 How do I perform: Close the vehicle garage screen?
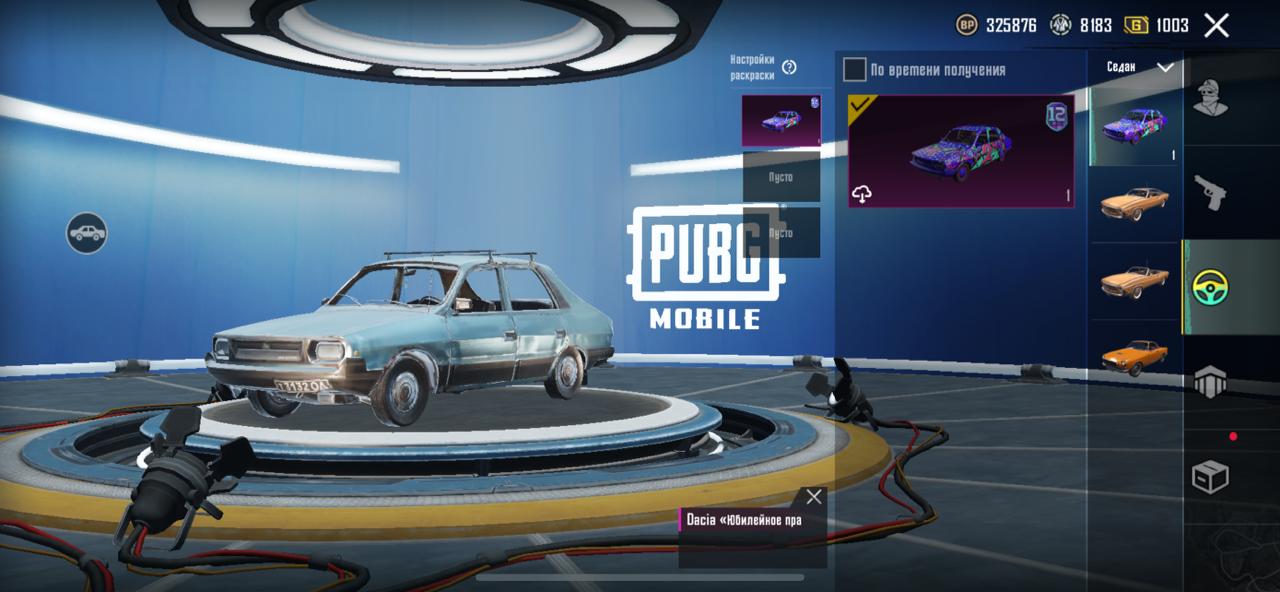(1216, 25)
